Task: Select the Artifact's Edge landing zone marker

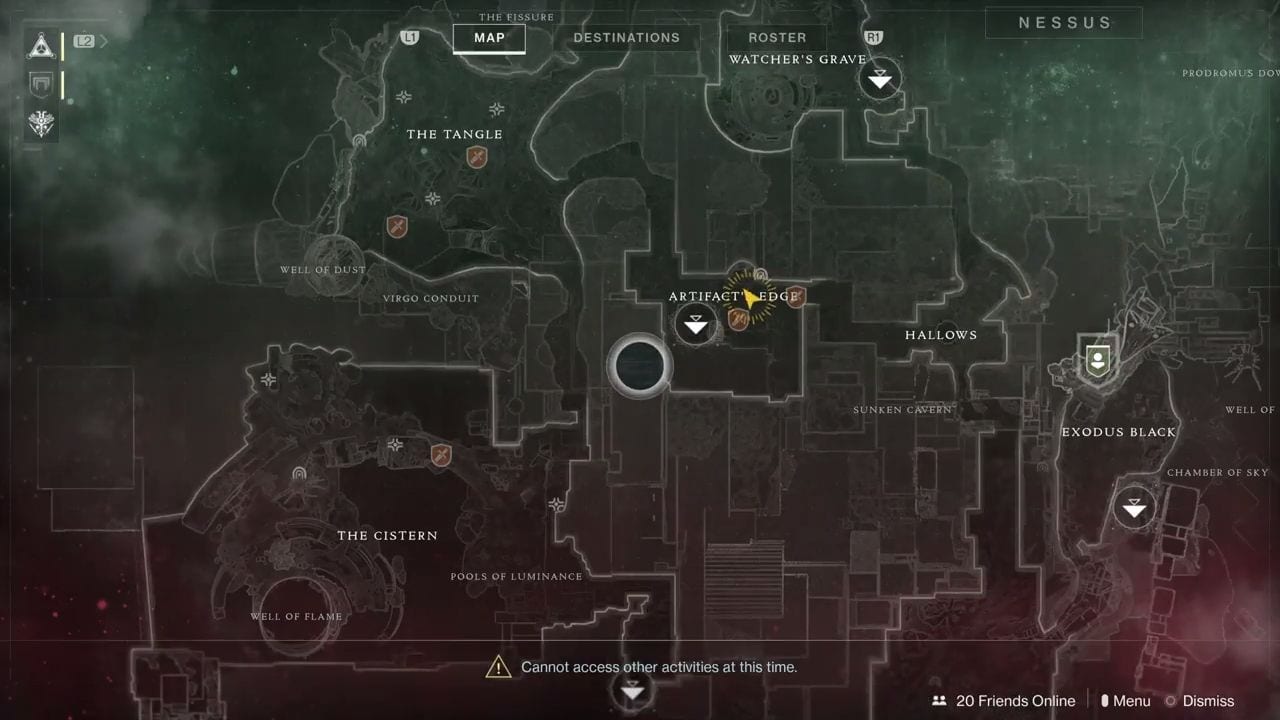Action: [x=696, y=323]
